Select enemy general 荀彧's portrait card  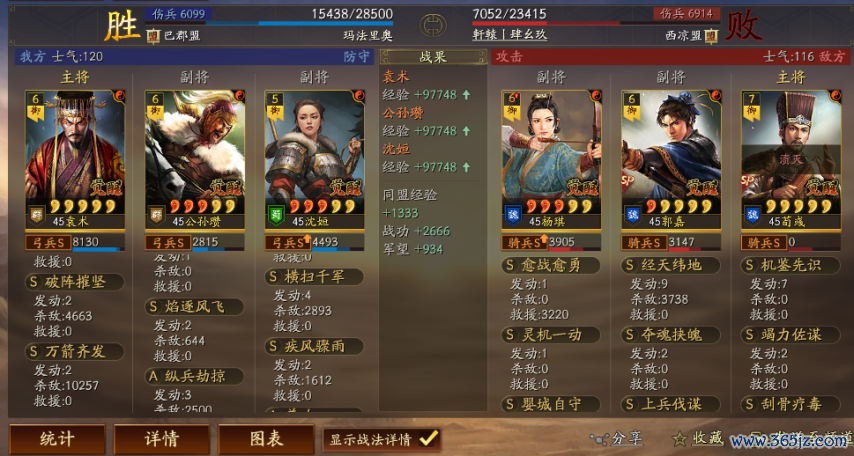(784, 156)
